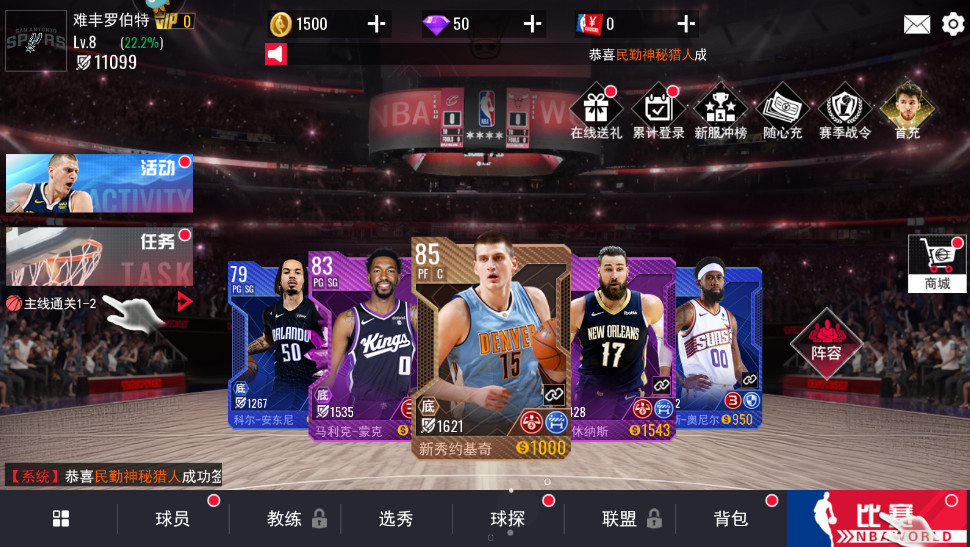Add more purple diamonds with plus button
The image size is (970, 547).
coord(533,24)
